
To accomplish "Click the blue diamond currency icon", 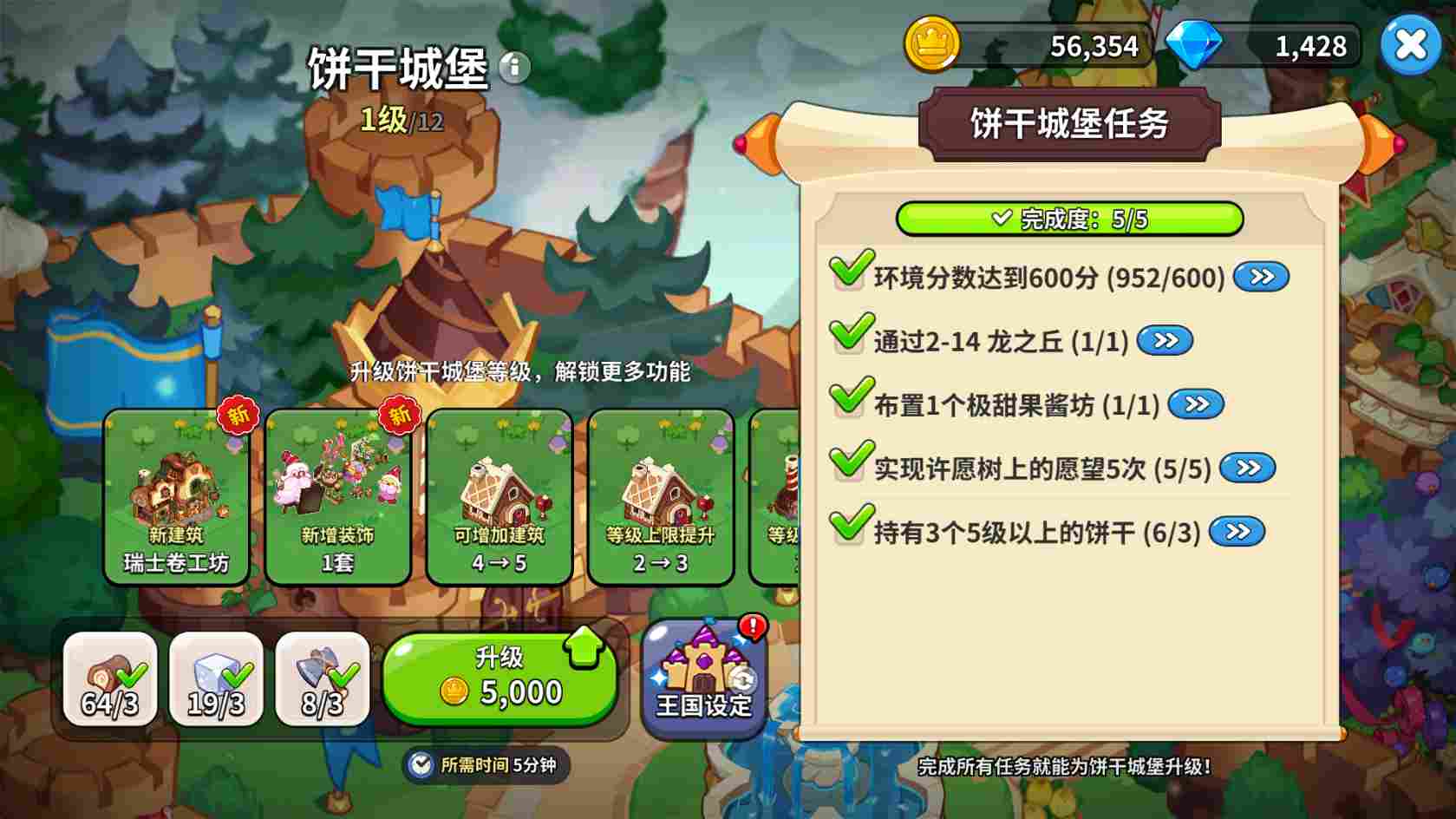I will 1197,43.
